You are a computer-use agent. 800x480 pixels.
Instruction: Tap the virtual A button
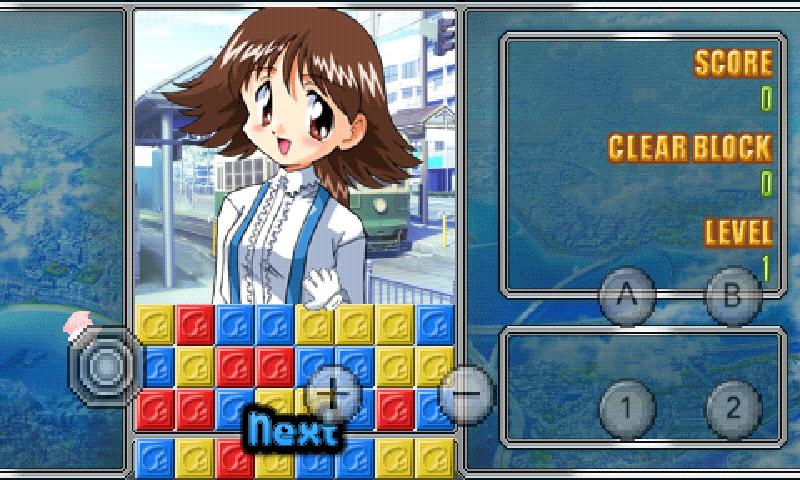pos(627,296)
